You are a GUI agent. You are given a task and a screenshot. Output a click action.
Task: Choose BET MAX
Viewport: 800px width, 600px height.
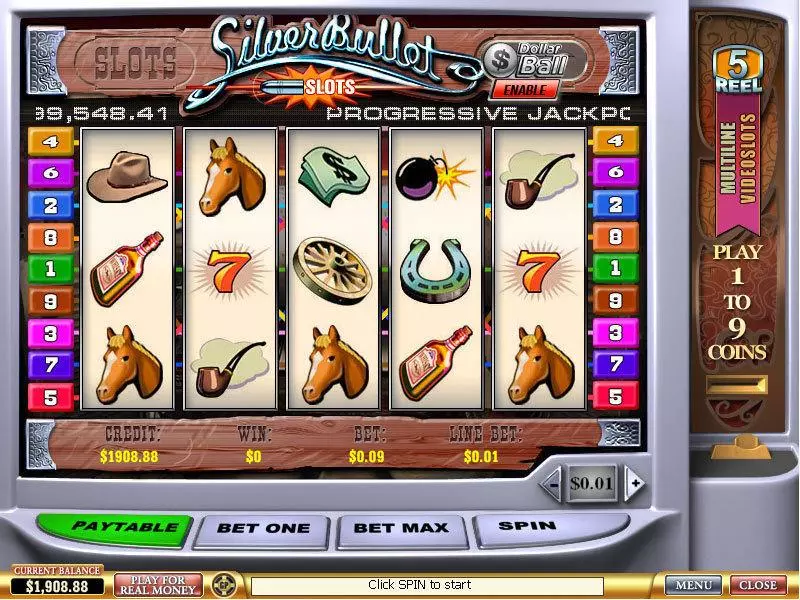pos(403,527)
